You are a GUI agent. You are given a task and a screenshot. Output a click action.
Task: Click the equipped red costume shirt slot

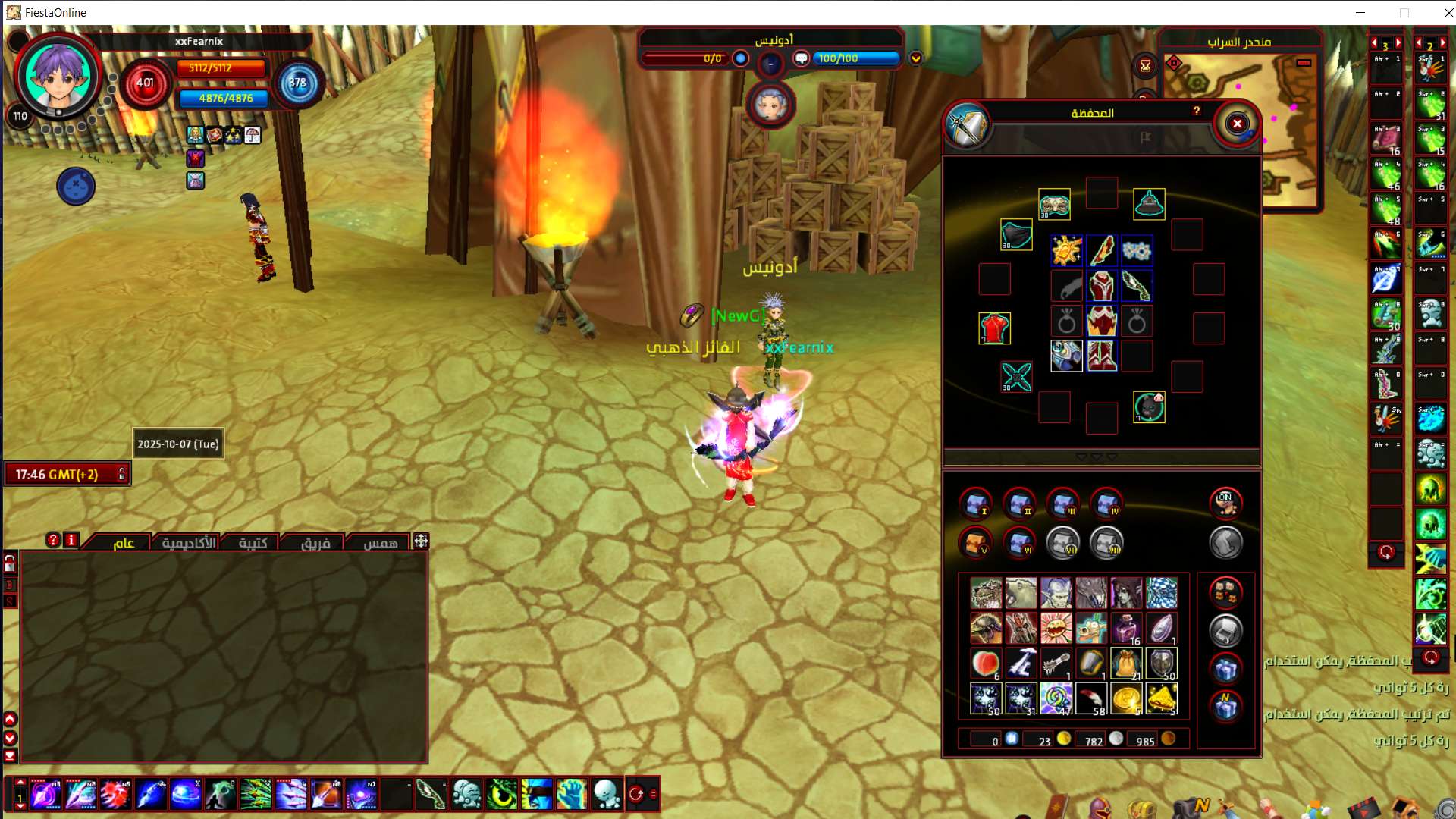(x=994, y=328)
